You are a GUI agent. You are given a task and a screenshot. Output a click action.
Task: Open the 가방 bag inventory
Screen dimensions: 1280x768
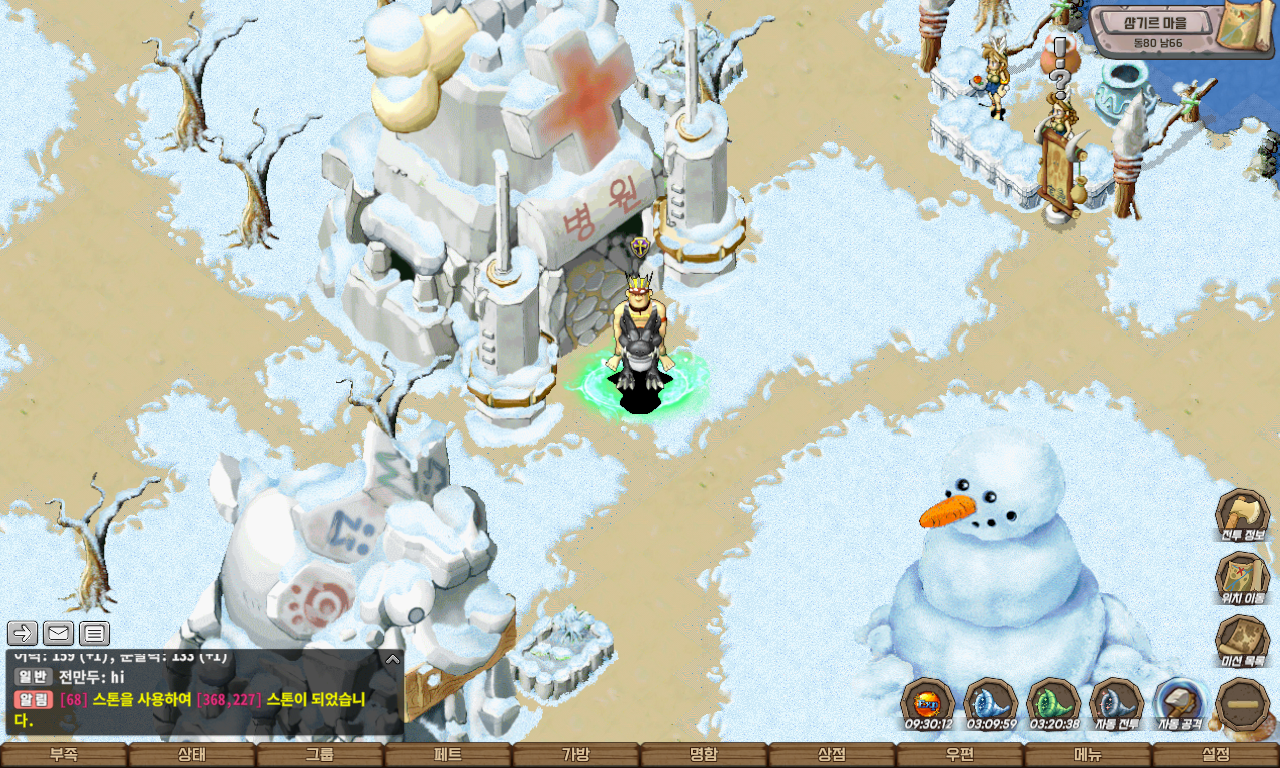576,755
